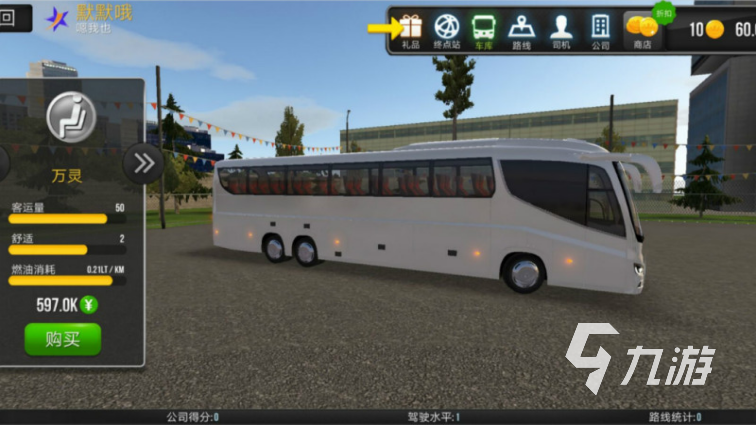
Task: Click the back button in the corner
Action: 9,18
